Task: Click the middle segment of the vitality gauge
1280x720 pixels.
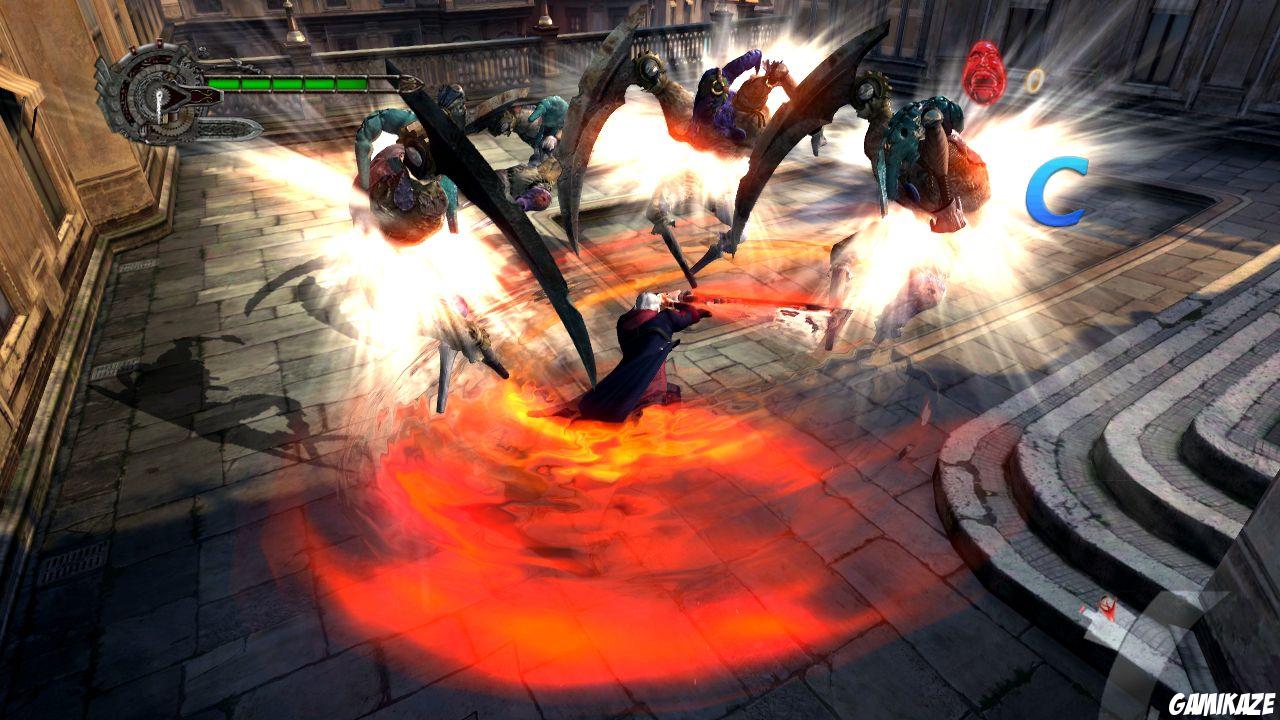Action: point(288,82)
